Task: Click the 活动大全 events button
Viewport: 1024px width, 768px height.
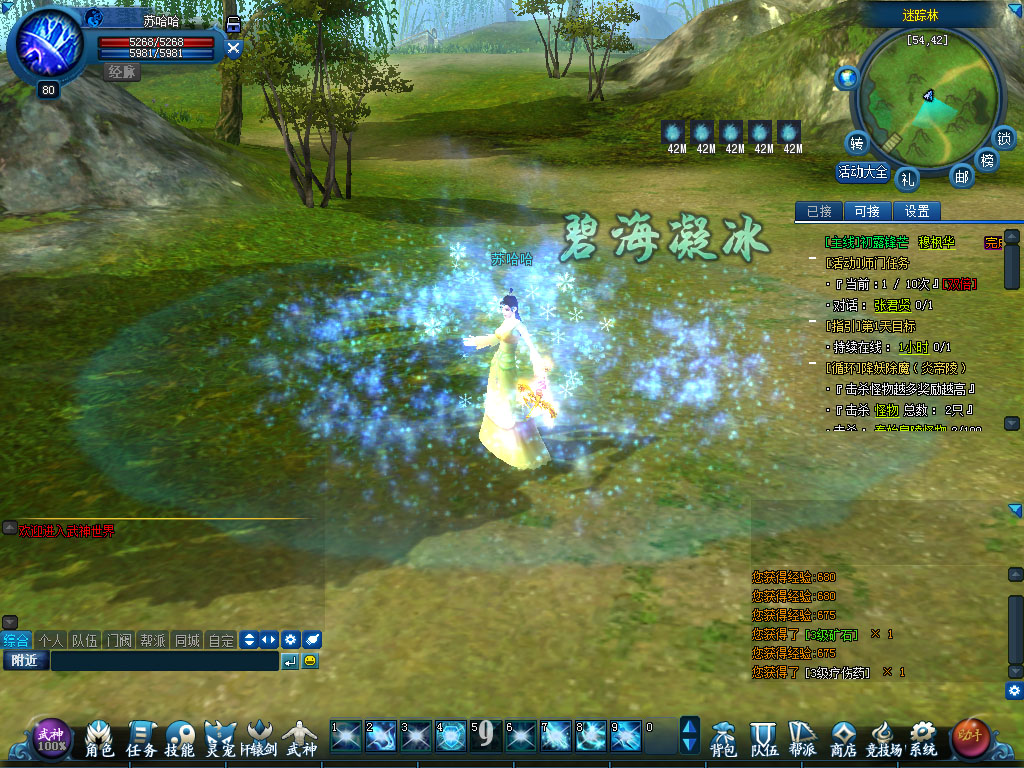Action: 862,172
